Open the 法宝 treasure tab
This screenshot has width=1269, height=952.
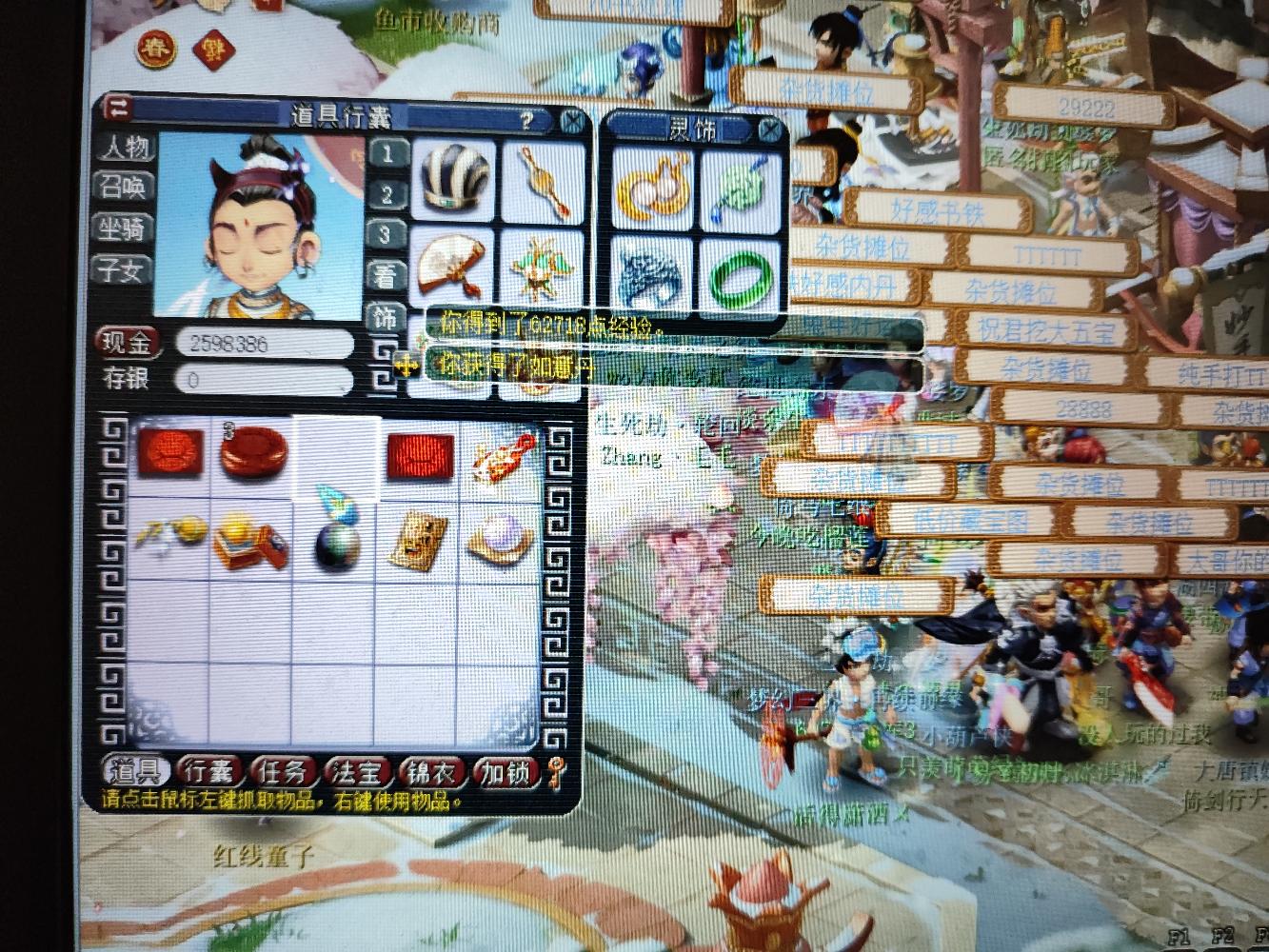(x=358, y=771)
